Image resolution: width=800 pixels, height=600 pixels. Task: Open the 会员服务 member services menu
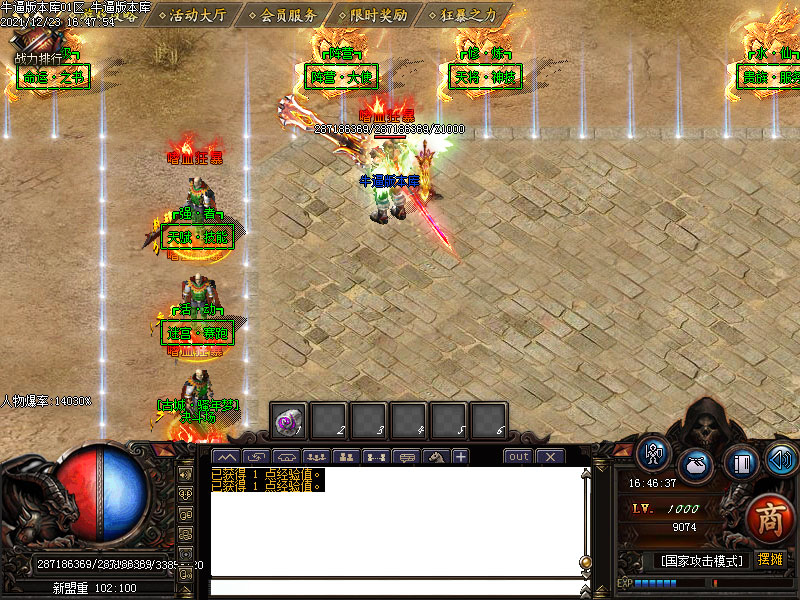[288, 15]
